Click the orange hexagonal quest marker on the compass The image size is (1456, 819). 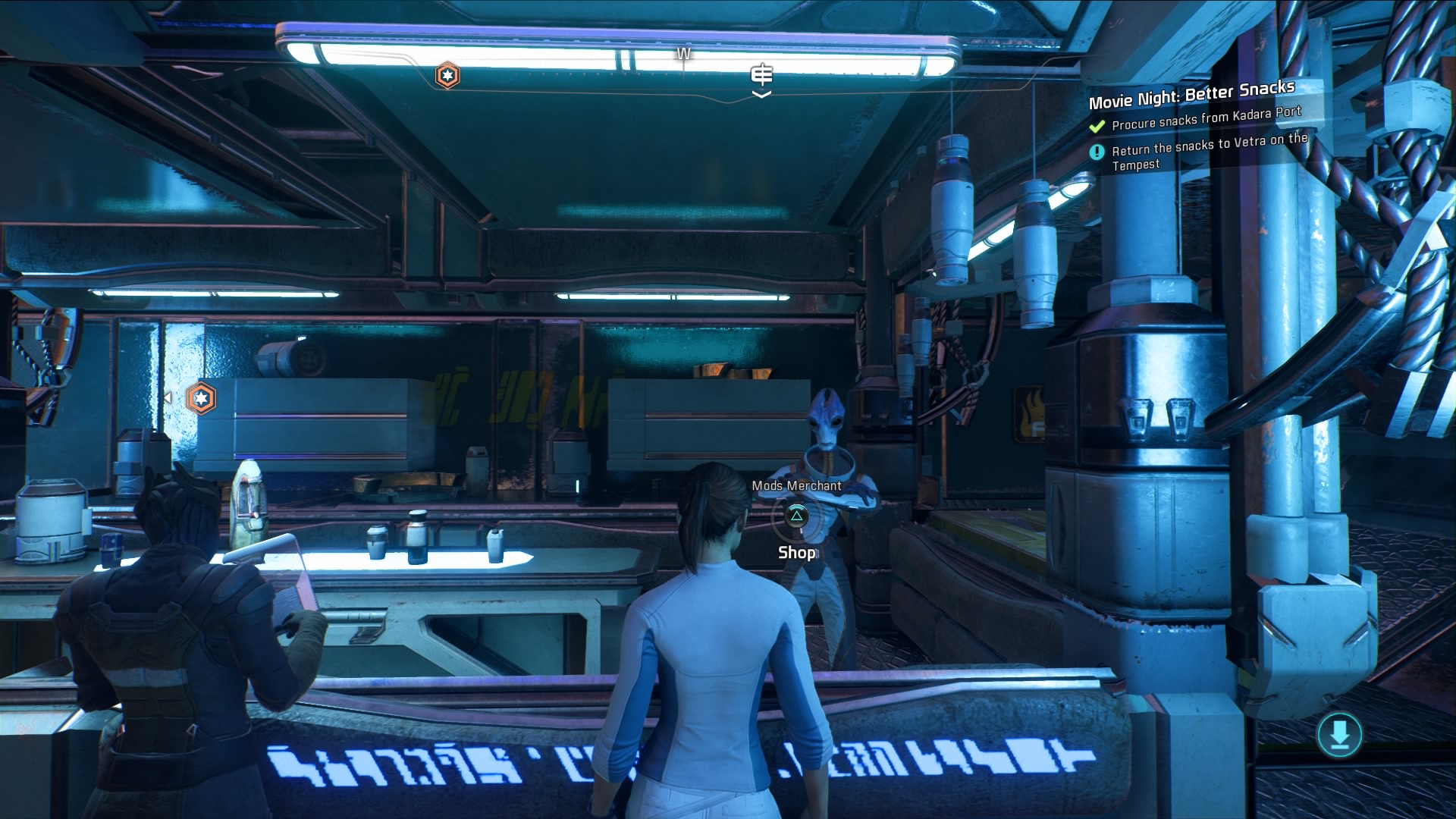[x=447, y=76]
